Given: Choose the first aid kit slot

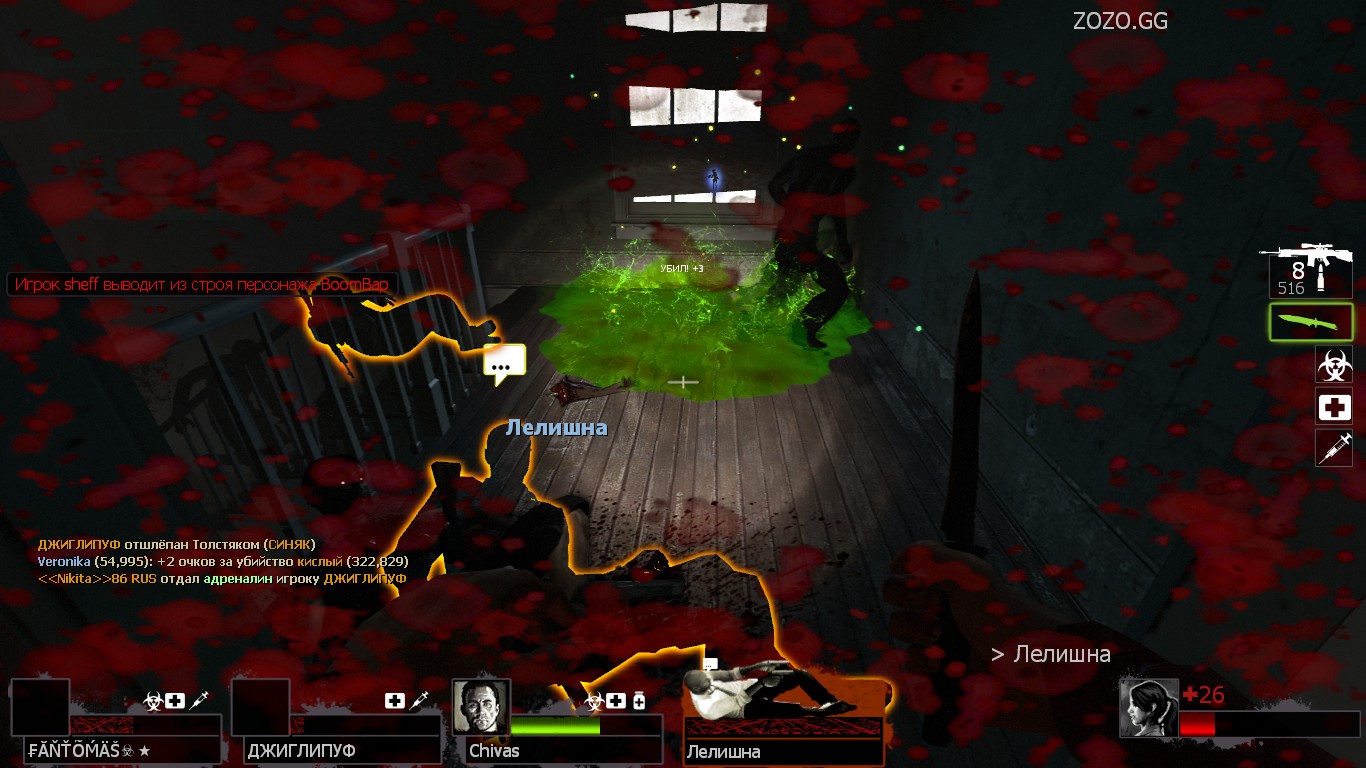Looking at the screenshot, I should (x=1334, y=407).
